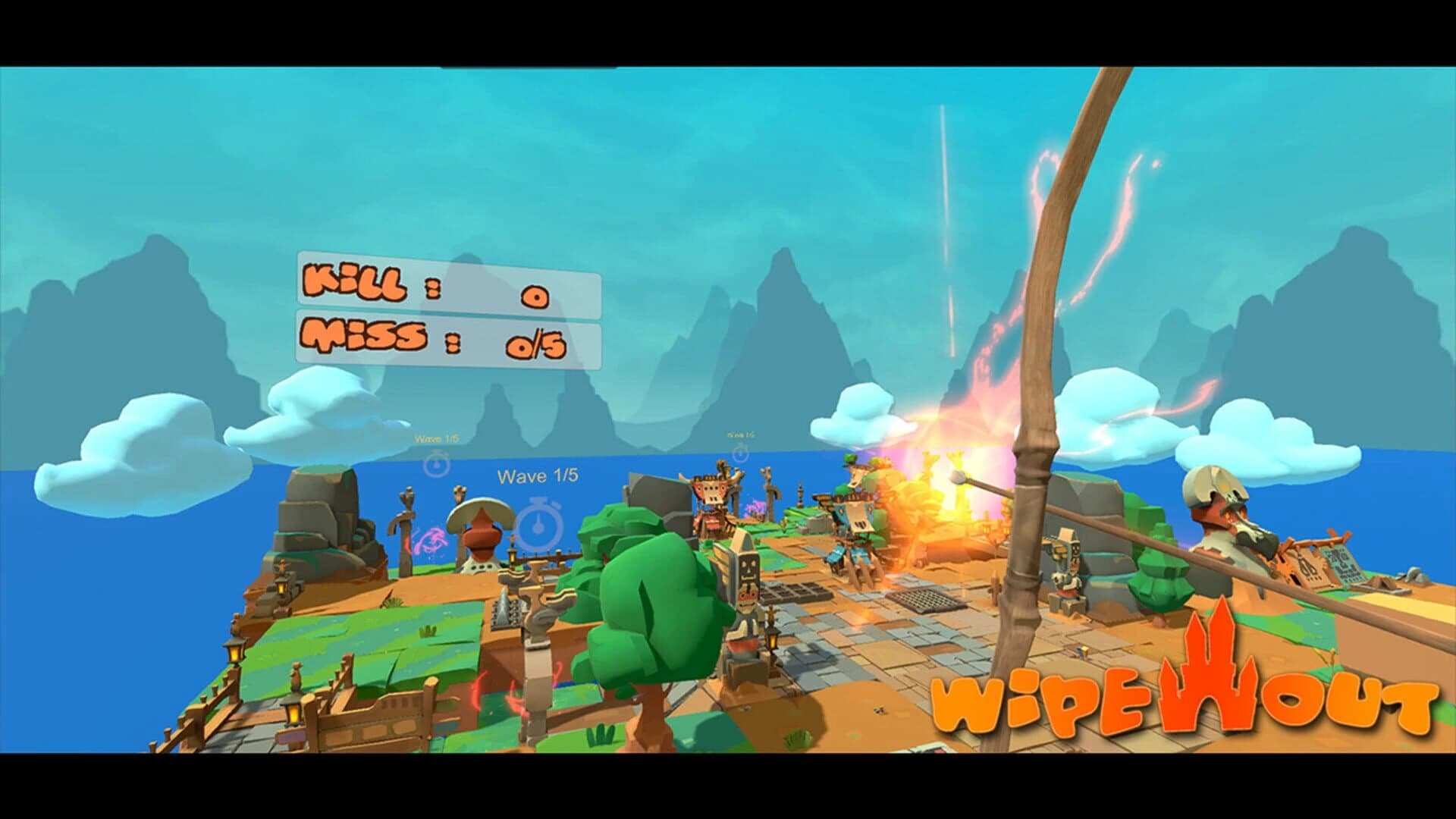The image size is (1456, 819).
Task: Open the right Wave counter label
Action: click(x=740, y=435)
